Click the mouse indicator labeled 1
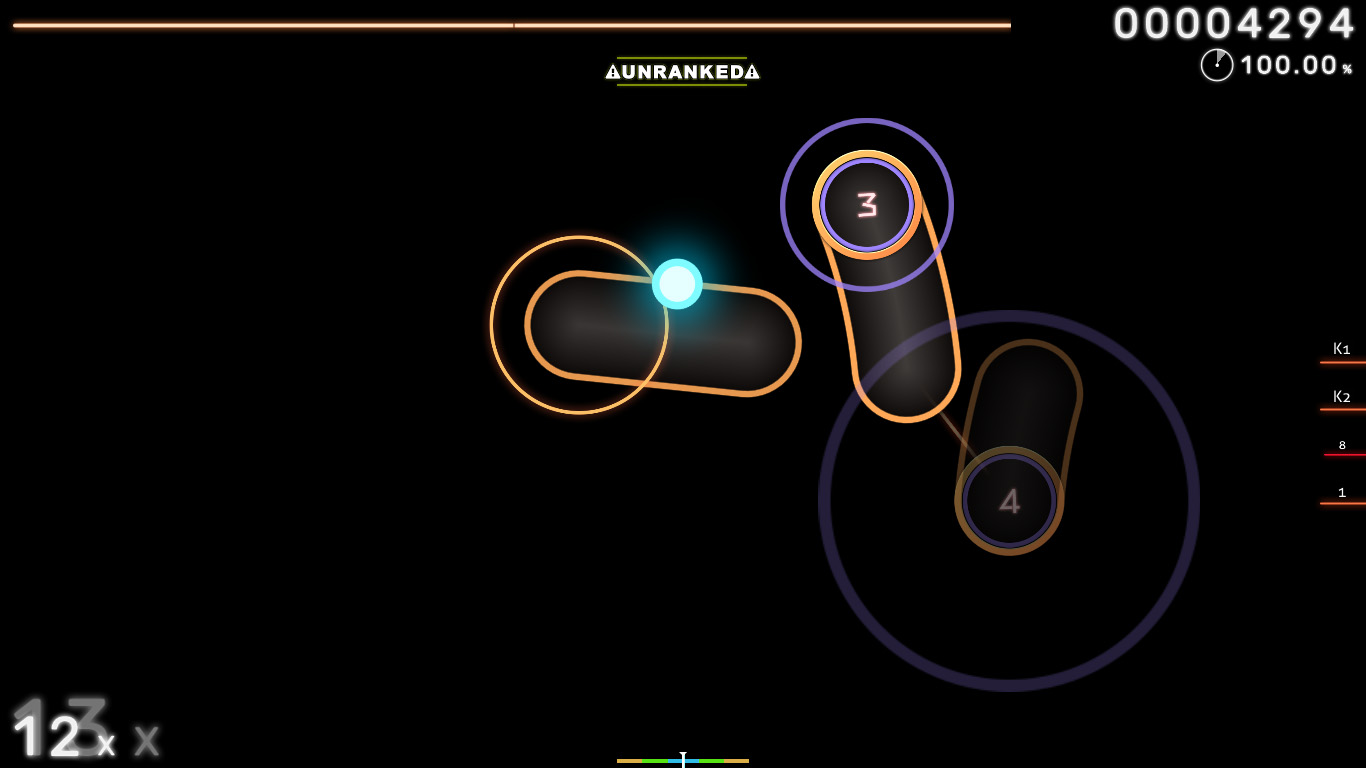This screenshot has width=1366, height=768. click(1341, 492)
